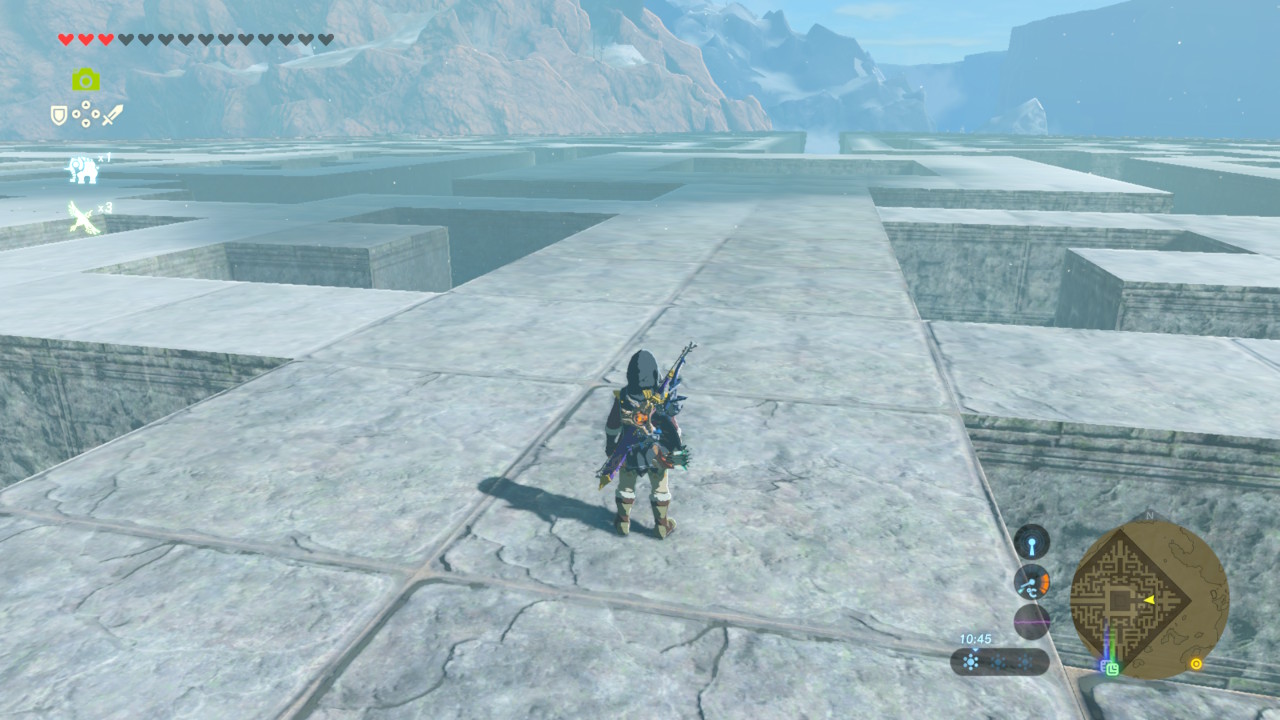Select the green Camera rune icon

(x=85, y=80)
